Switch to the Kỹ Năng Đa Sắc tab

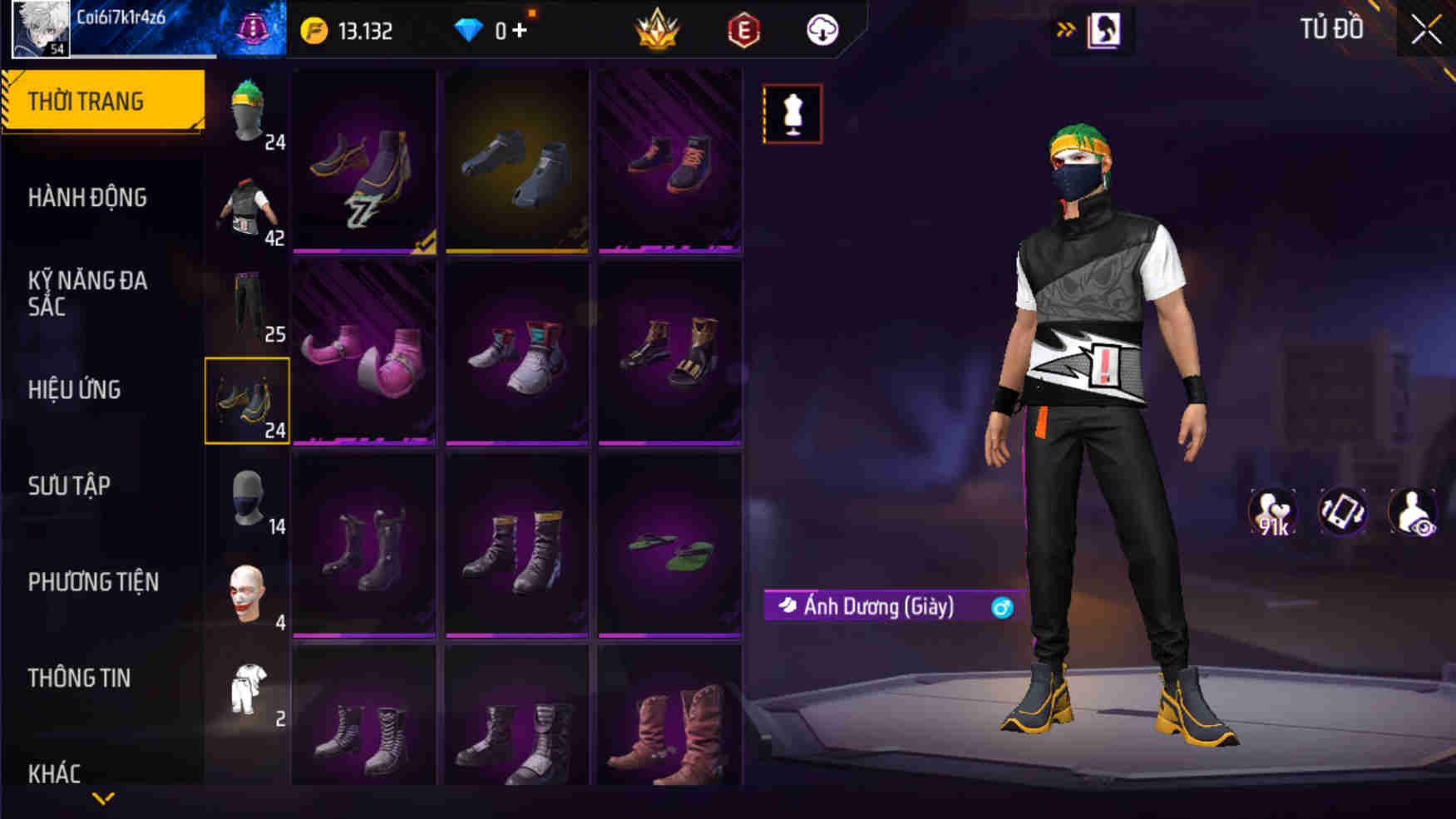coord(87,294)
